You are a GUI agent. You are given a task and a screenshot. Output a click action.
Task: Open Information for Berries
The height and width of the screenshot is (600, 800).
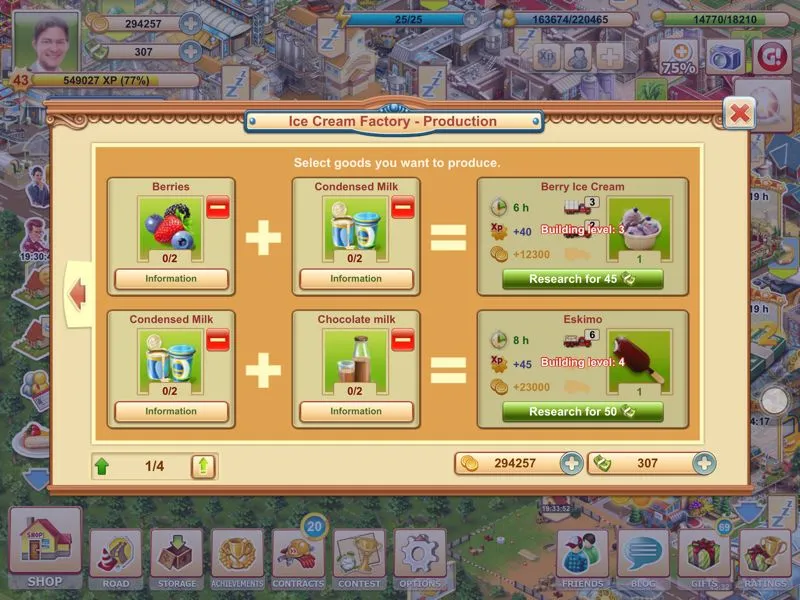171,279
